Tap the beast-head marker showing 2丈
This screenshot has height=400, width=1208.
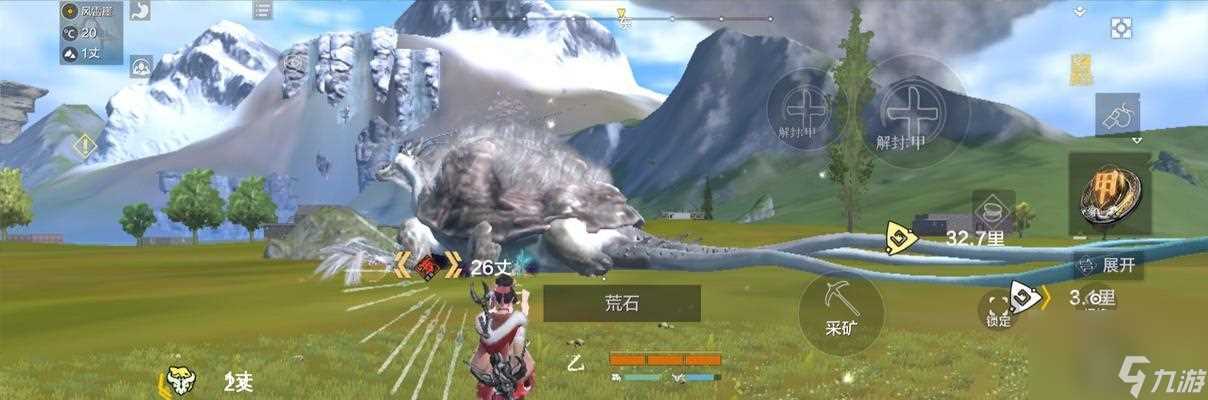pyautogui.click(x=180, y=380)
